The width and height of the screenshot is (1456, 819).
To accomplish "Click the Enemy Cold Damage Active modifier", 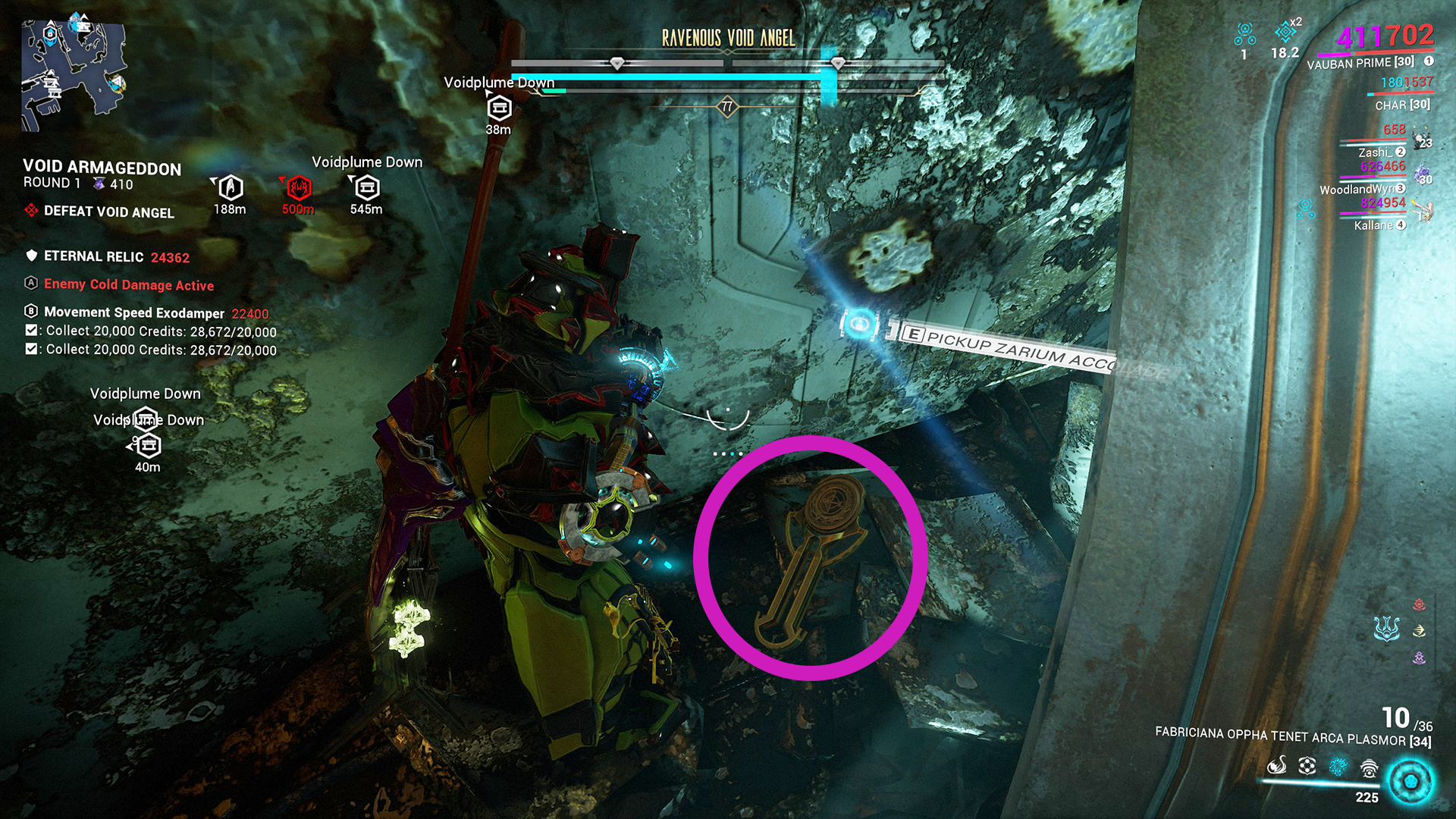I will 129,284.
